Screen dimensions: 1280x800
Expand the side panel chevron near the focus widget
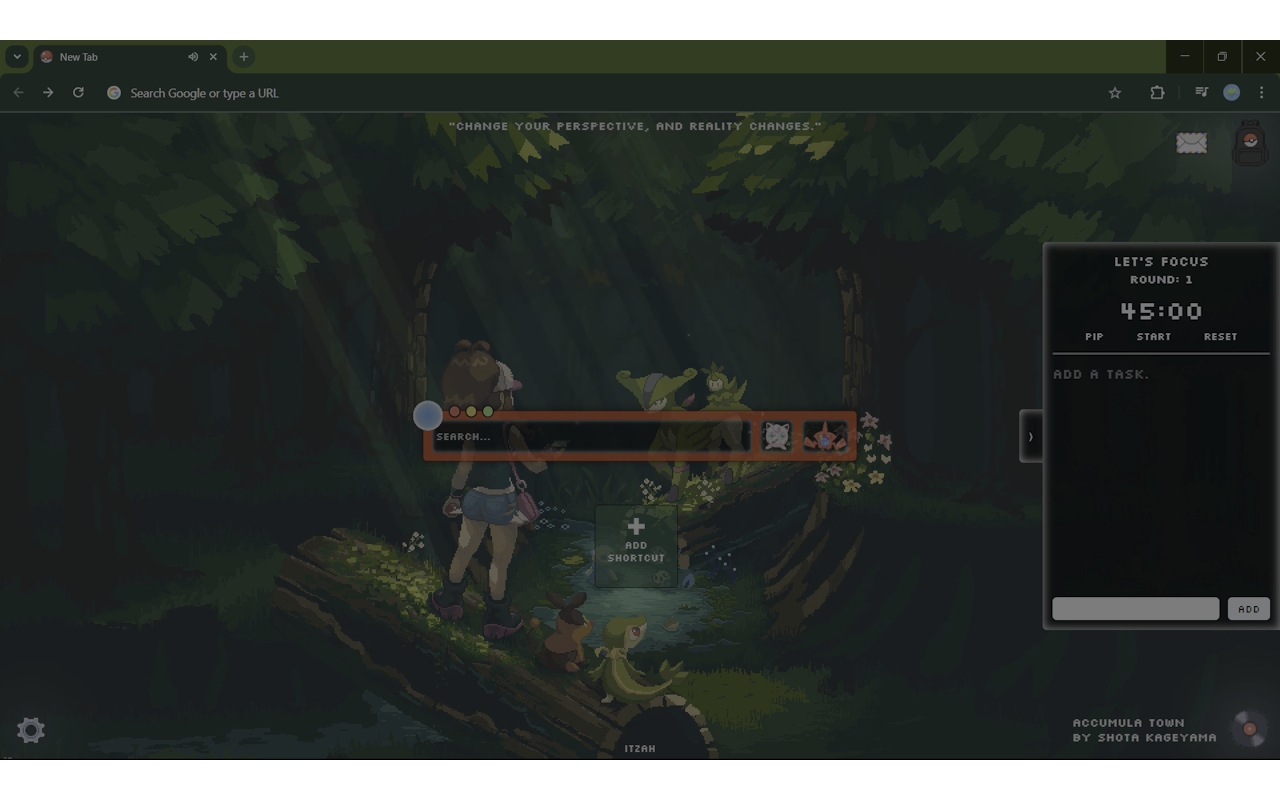click(1031, 435)
